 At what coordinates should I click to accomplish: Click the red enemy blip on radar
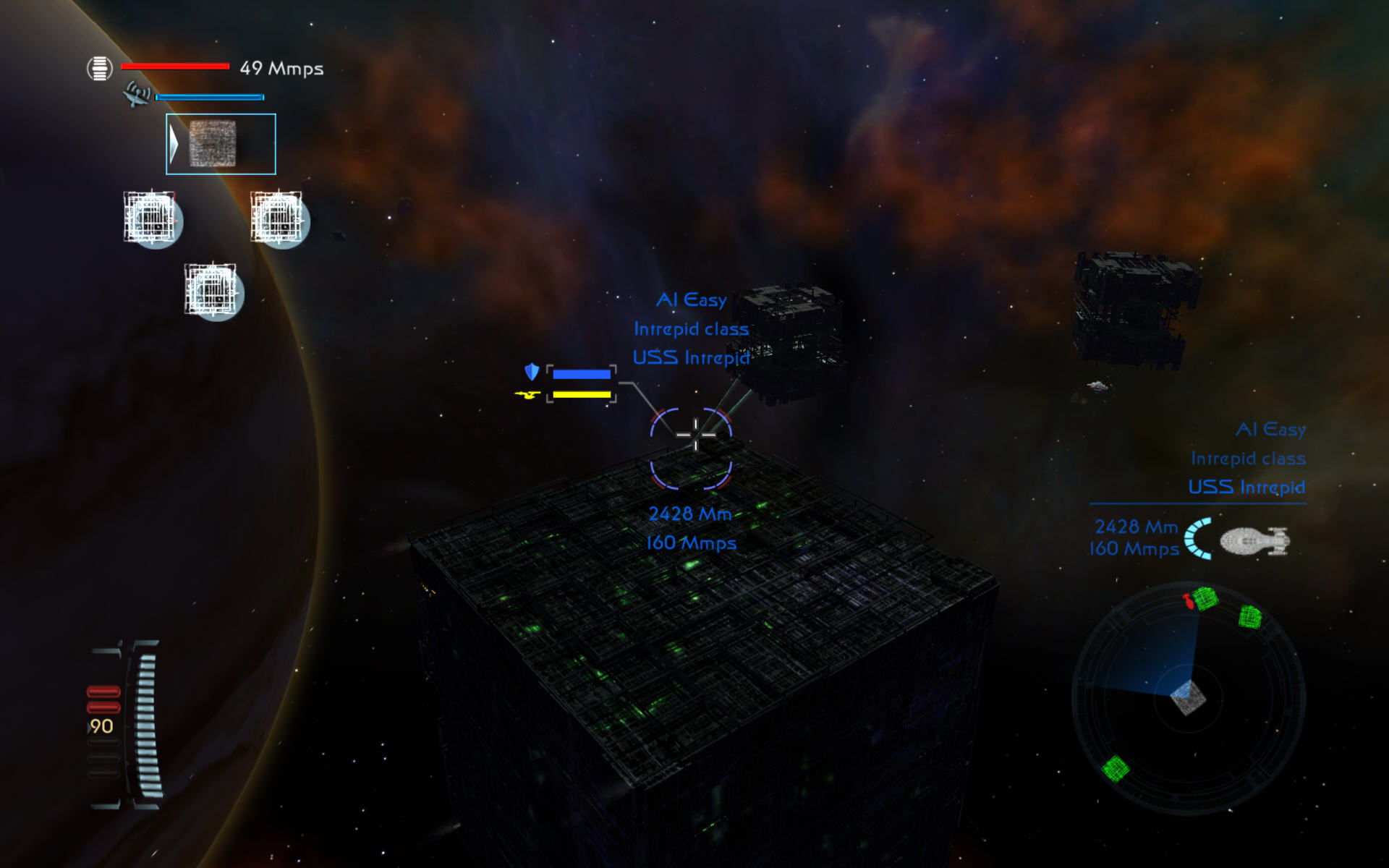tap(1188, 601)
